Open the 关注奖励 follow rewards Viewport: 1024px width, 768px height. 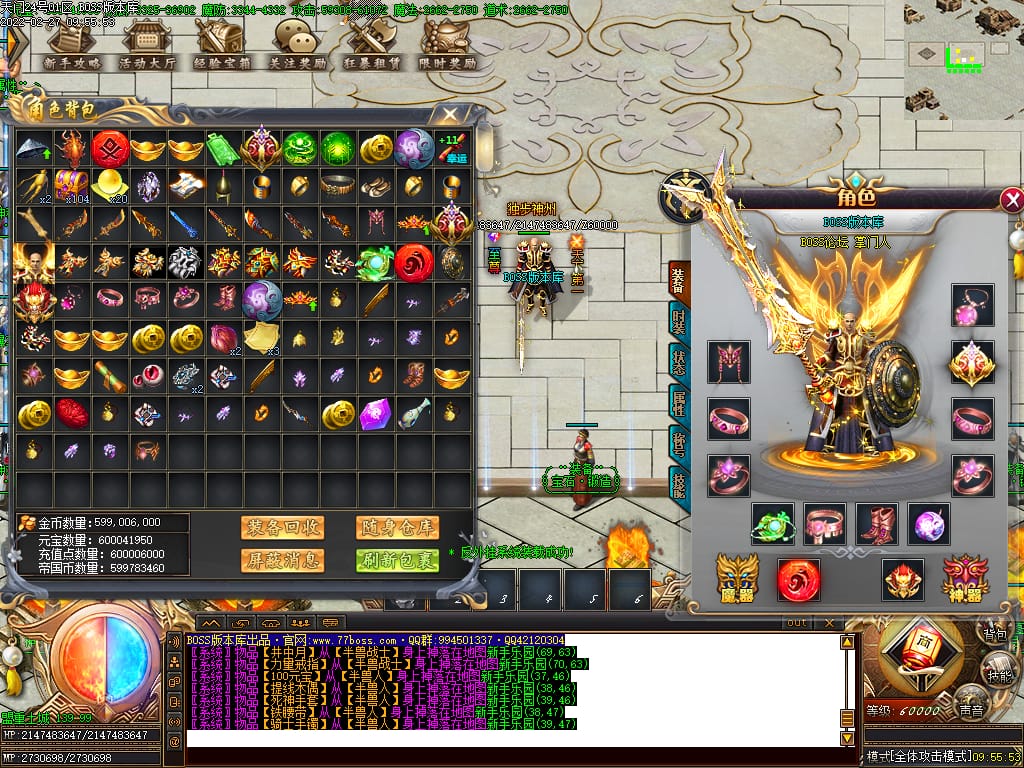click(x=297, y=45)
